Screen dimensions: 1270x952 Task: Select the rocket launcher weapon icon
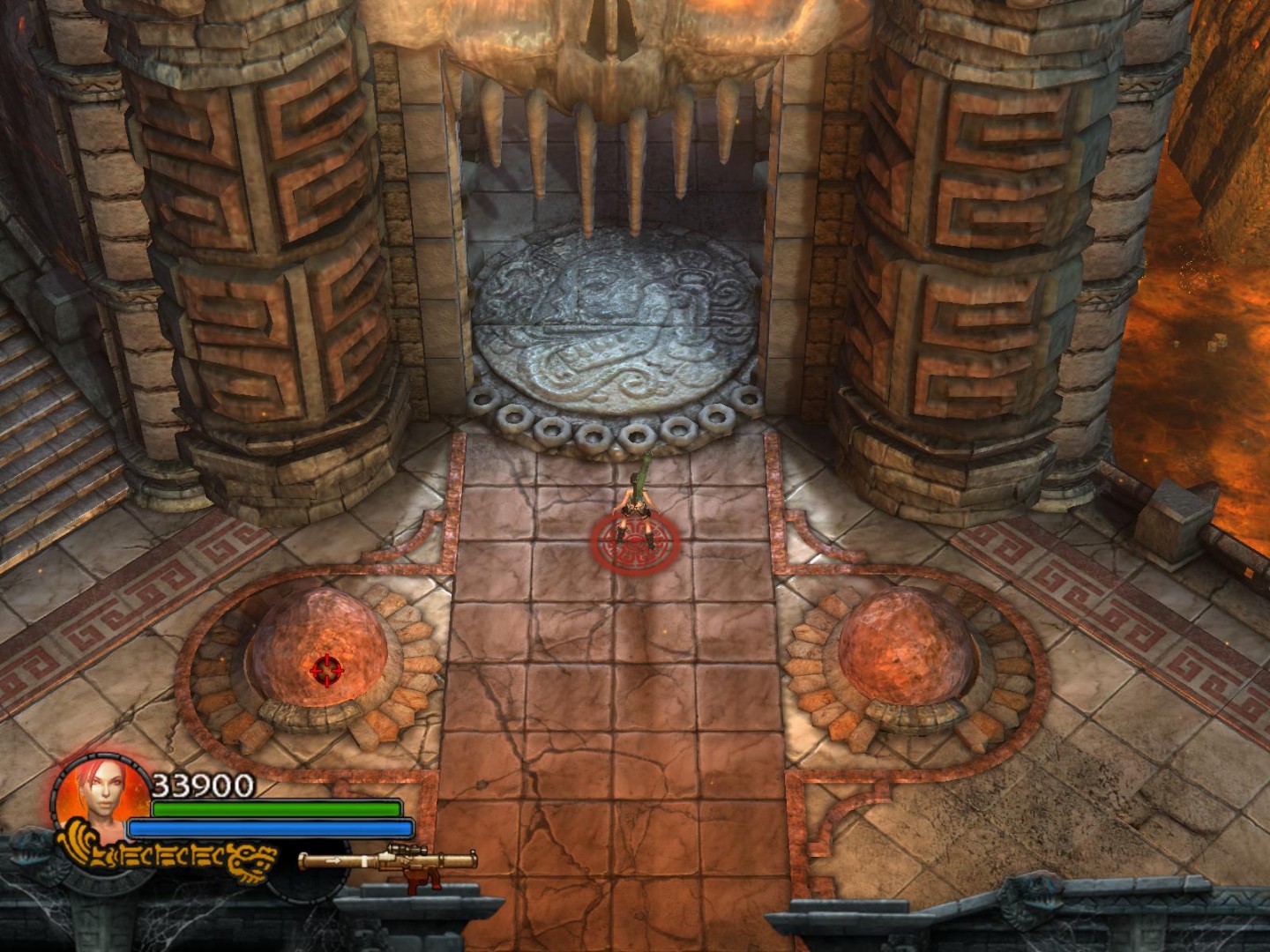click(x=388, y=863)
